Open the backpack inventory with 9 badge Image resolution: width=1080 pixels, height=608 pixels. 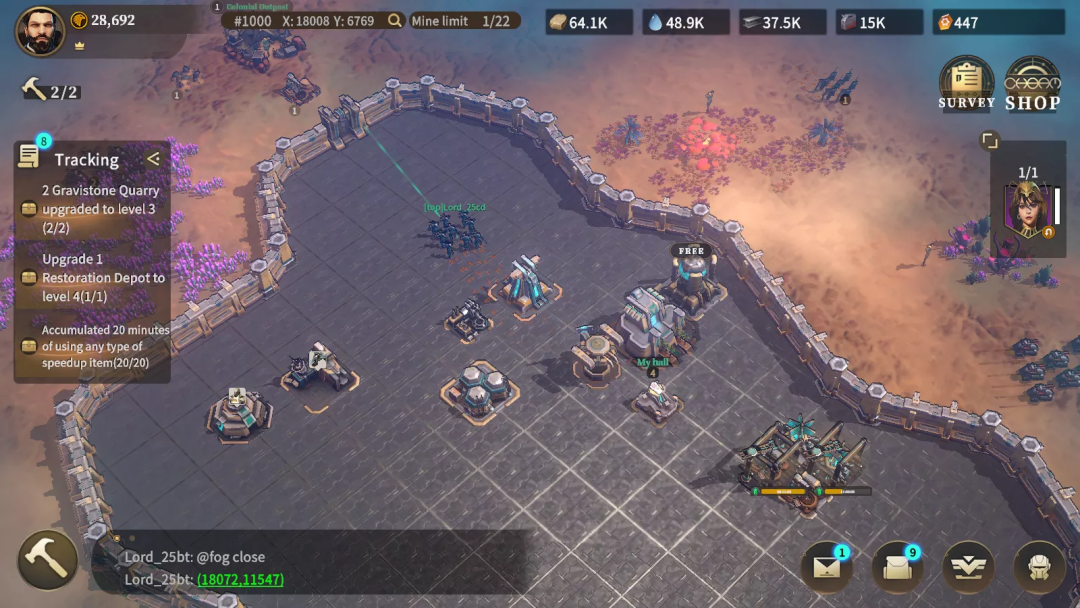[x=897, y=567]
